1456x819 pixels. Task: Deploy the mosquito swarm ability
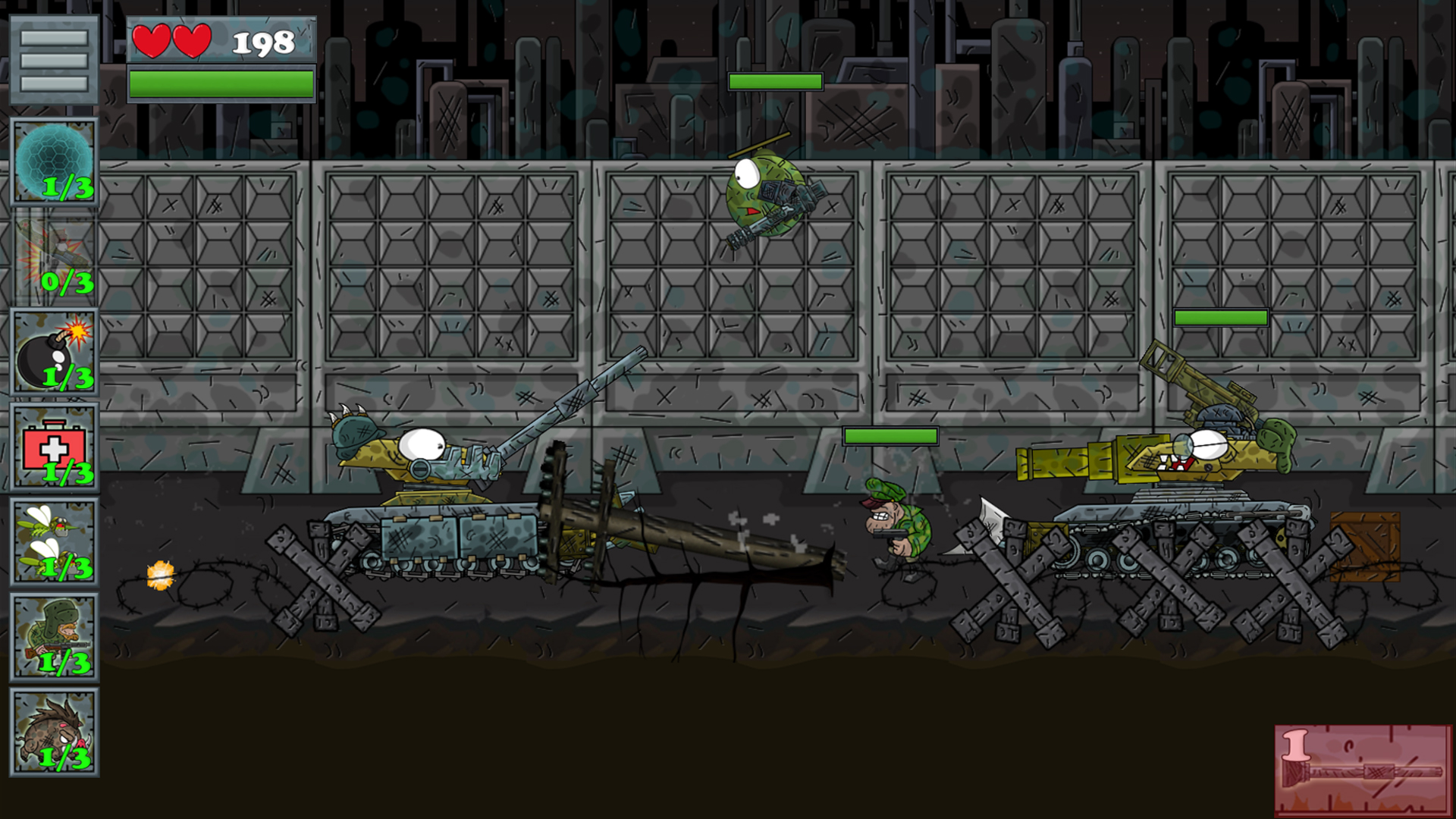click(54, 542)
